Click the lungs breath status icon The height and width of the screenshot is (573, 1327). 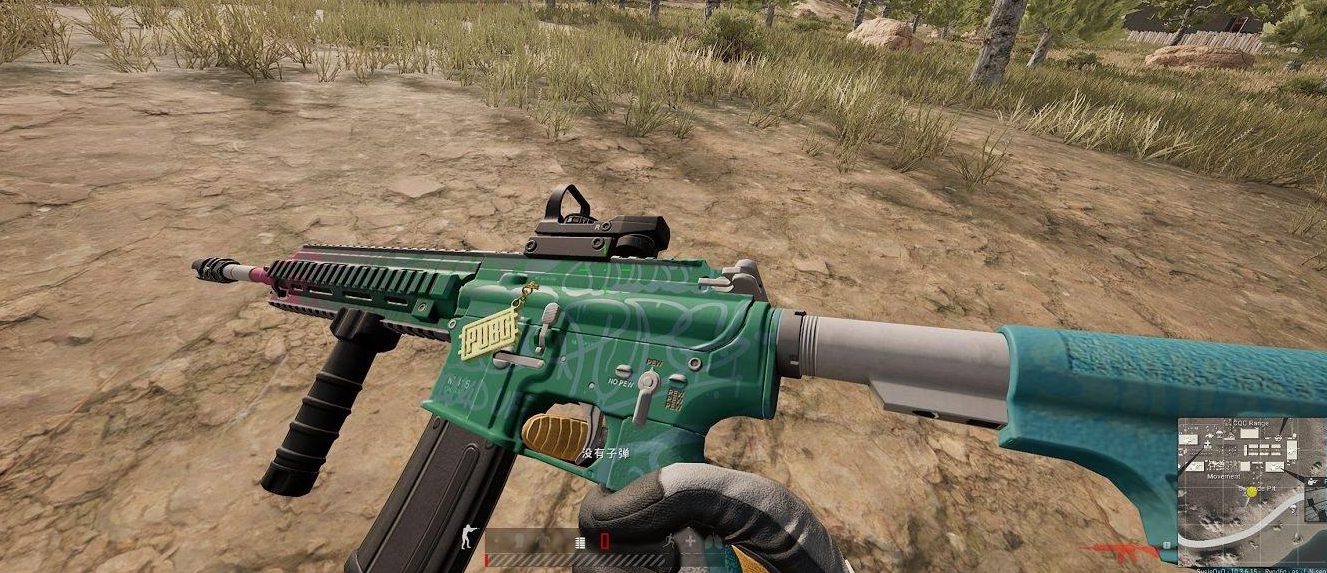point(711,541)
